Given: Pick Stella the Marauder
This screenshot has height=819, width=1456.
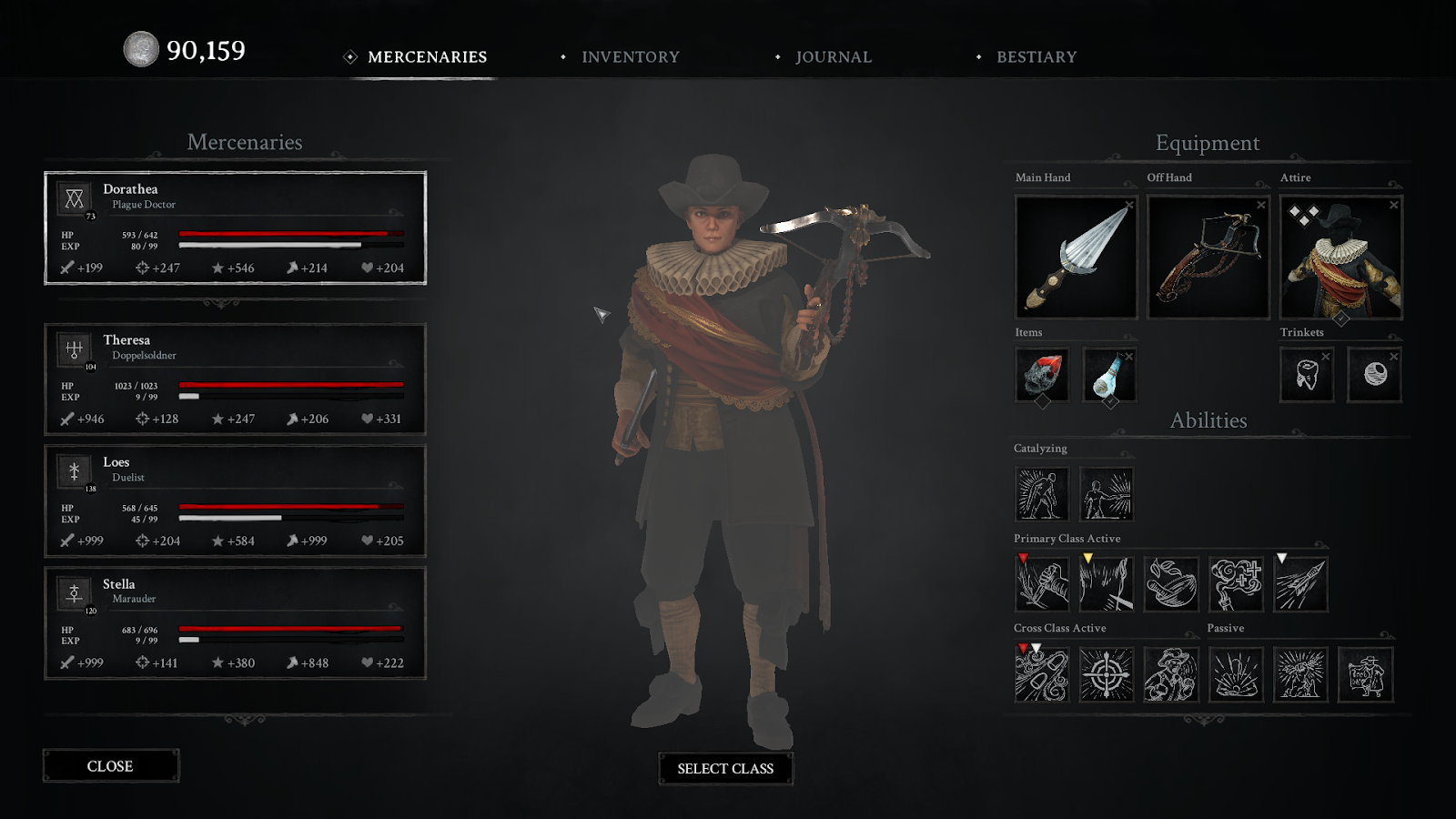Looking at the screenshot, I should click(235, 622).
